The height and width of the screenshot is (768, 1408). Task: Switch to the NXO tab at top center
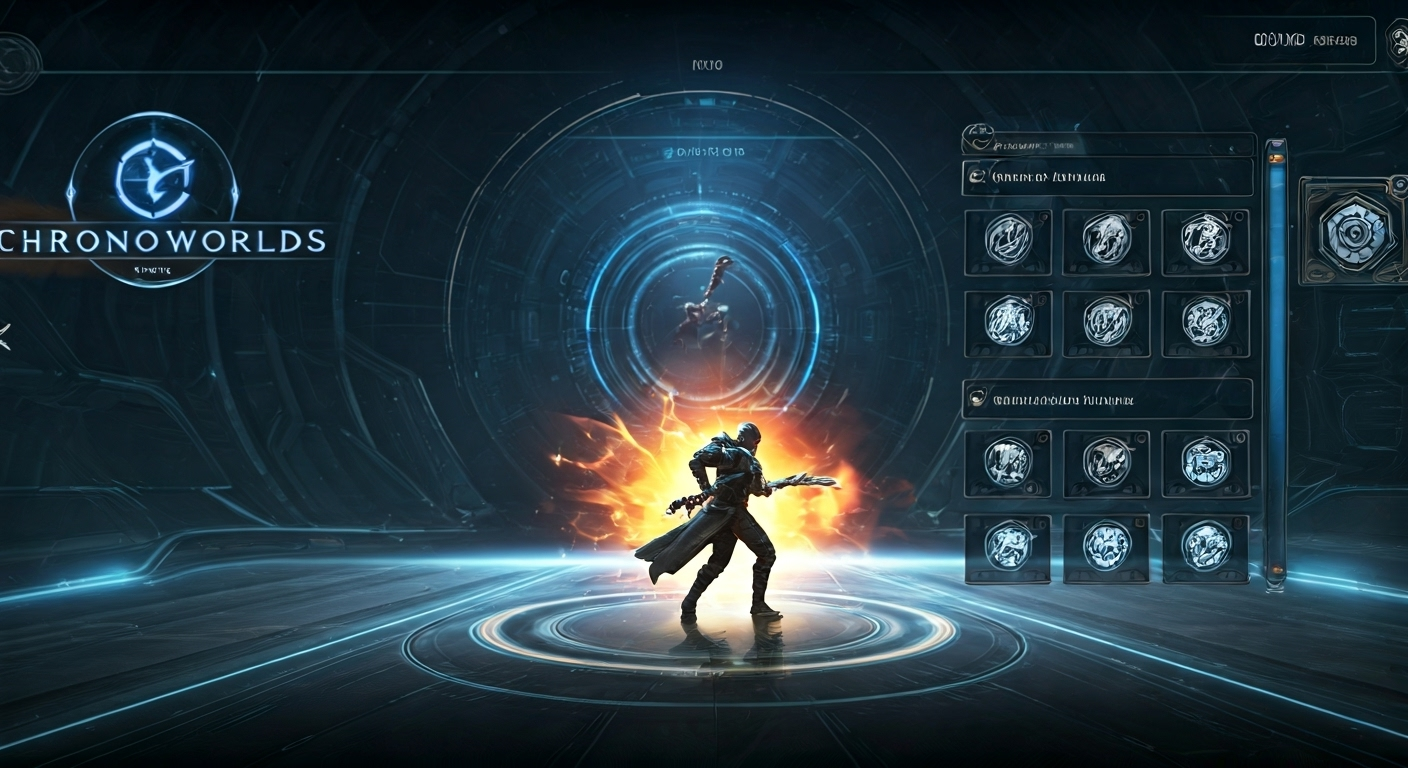(709, 63)
